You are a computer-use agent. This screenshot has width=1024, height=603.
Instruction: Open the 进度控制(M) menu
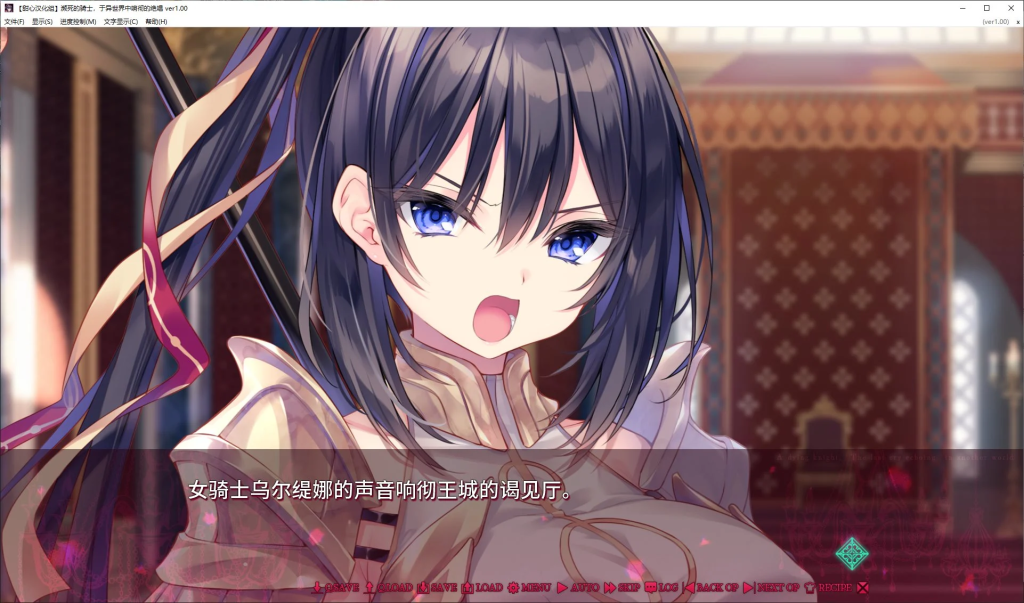(x=78, y=21)
